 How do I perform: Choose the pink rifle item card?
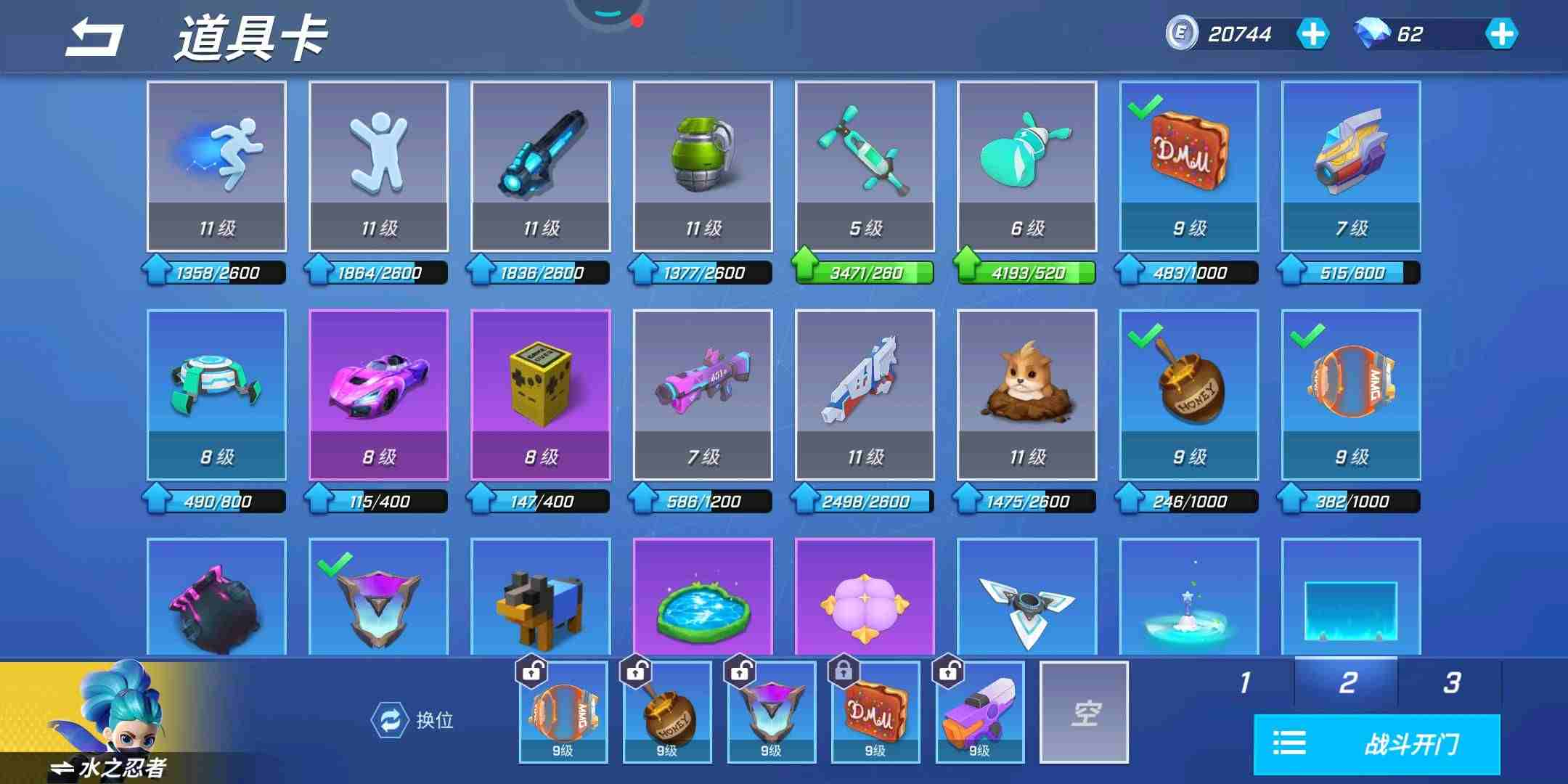point(703,394)
